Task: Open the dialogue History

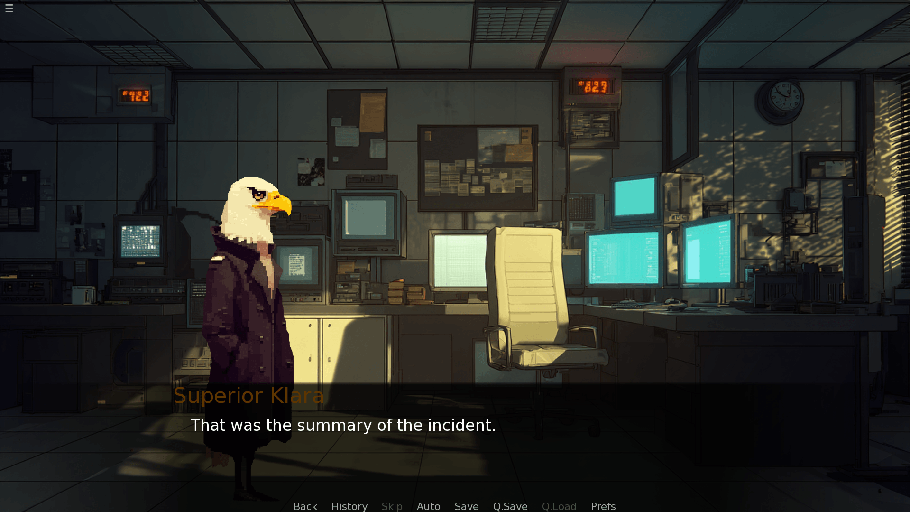Action: pos(349,506)
